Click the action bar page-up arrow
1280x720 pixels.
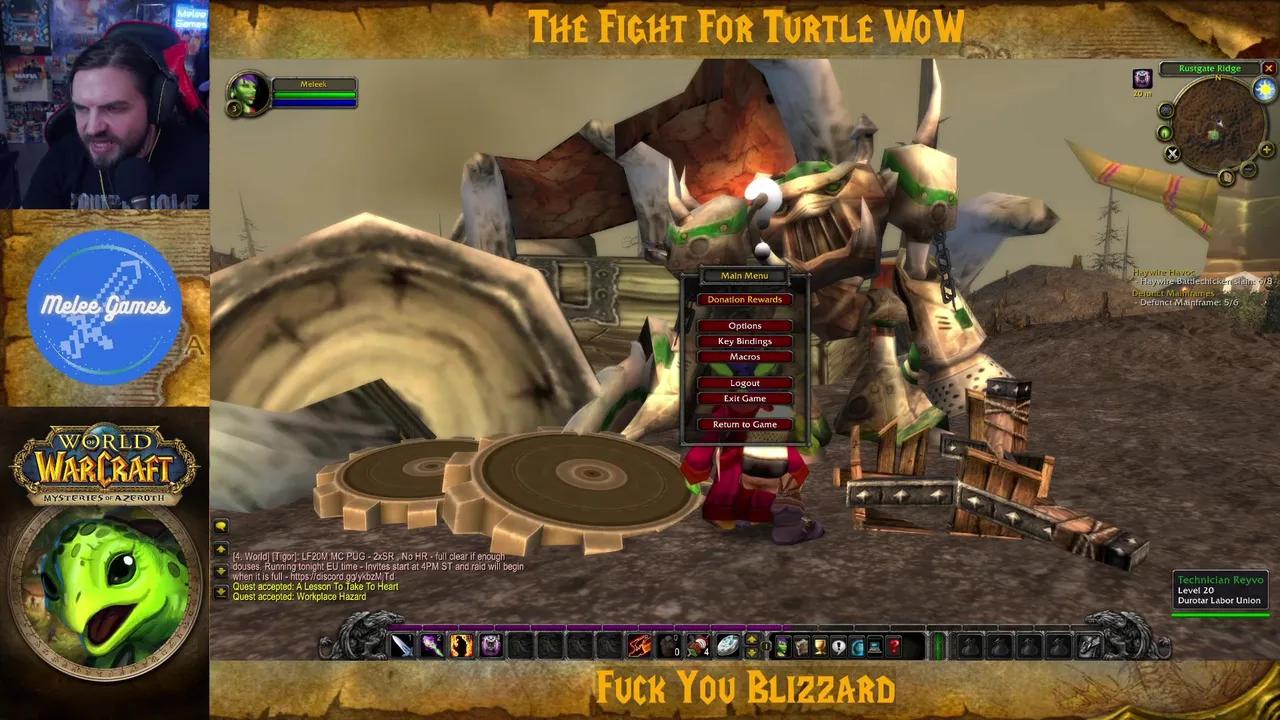point(749,640)
